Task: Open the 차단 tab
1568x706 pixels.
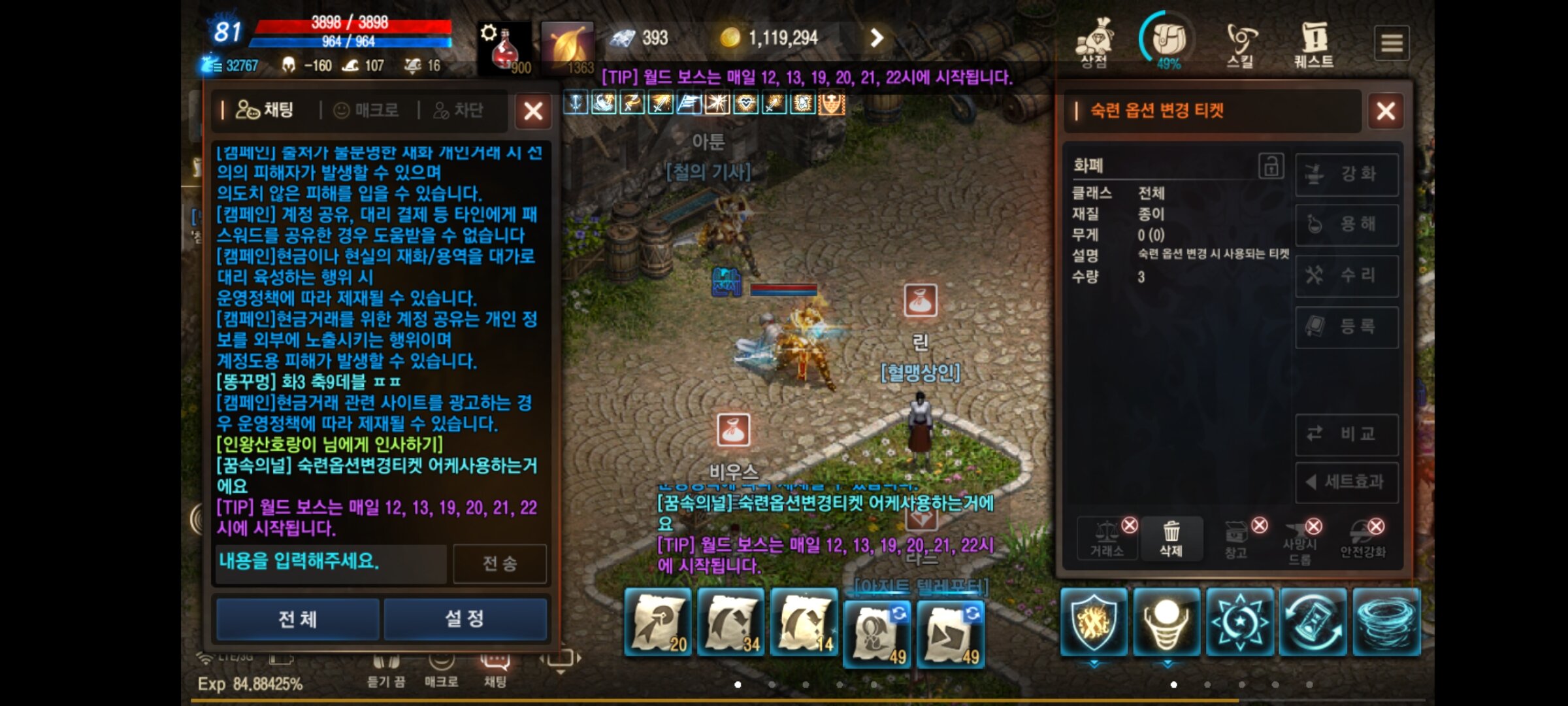Action: pos(459,110)
